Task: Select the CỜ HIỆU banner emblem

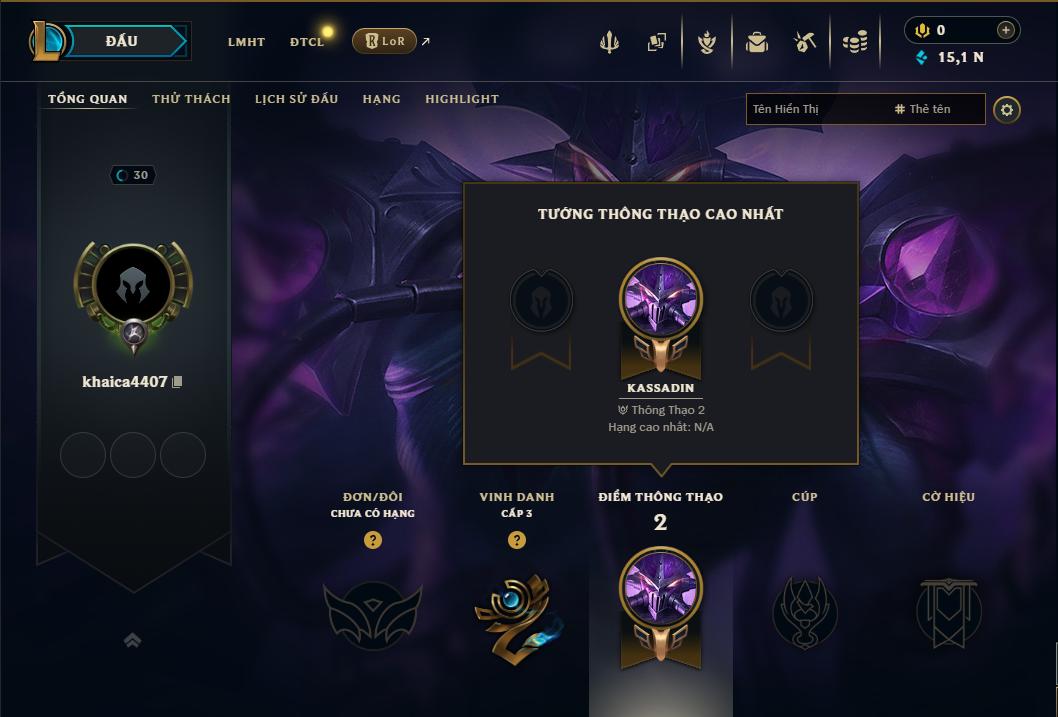Action: click(x=949, y=610)
